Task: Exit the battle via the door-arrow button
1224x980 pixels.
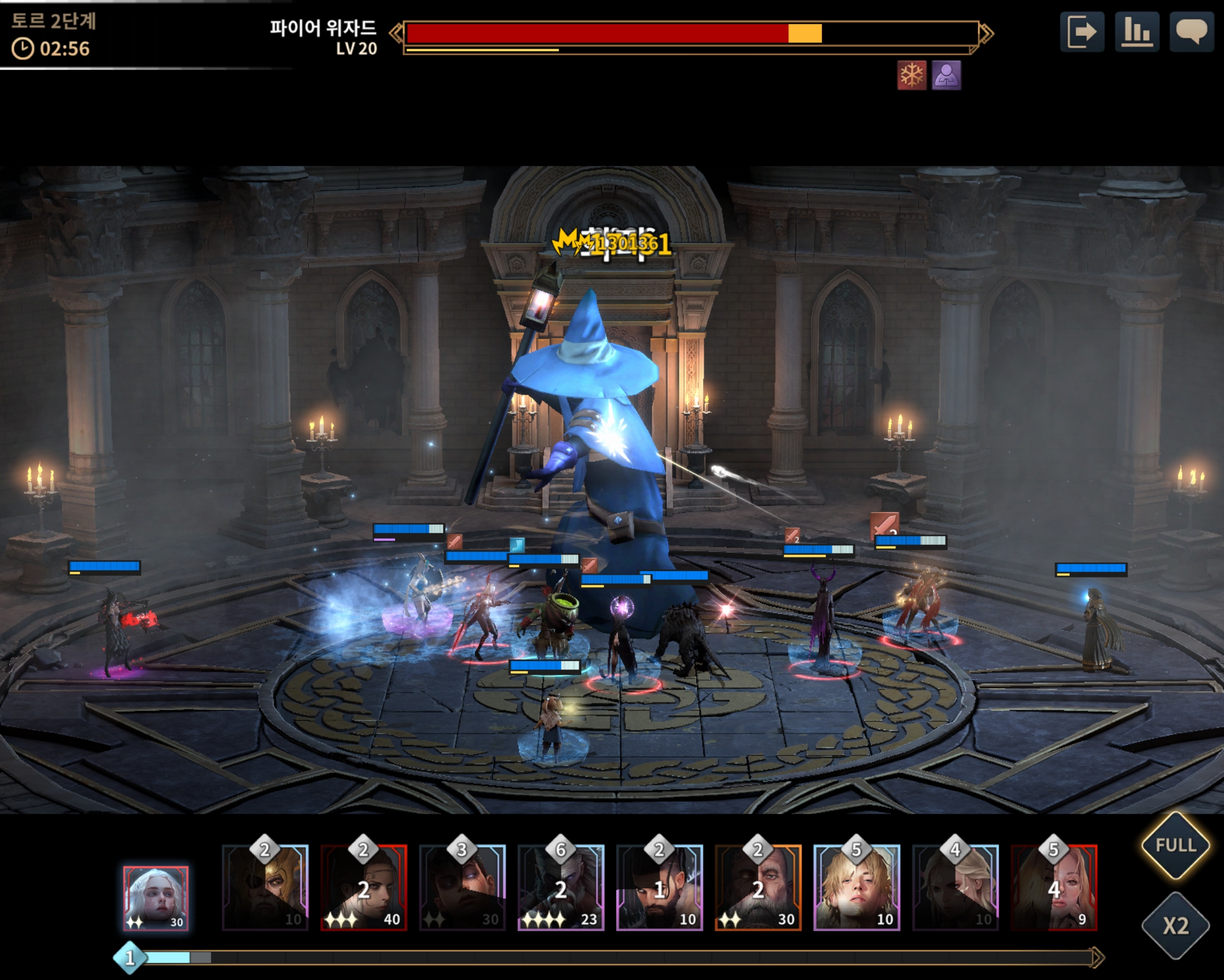Action: point(1082,32)
